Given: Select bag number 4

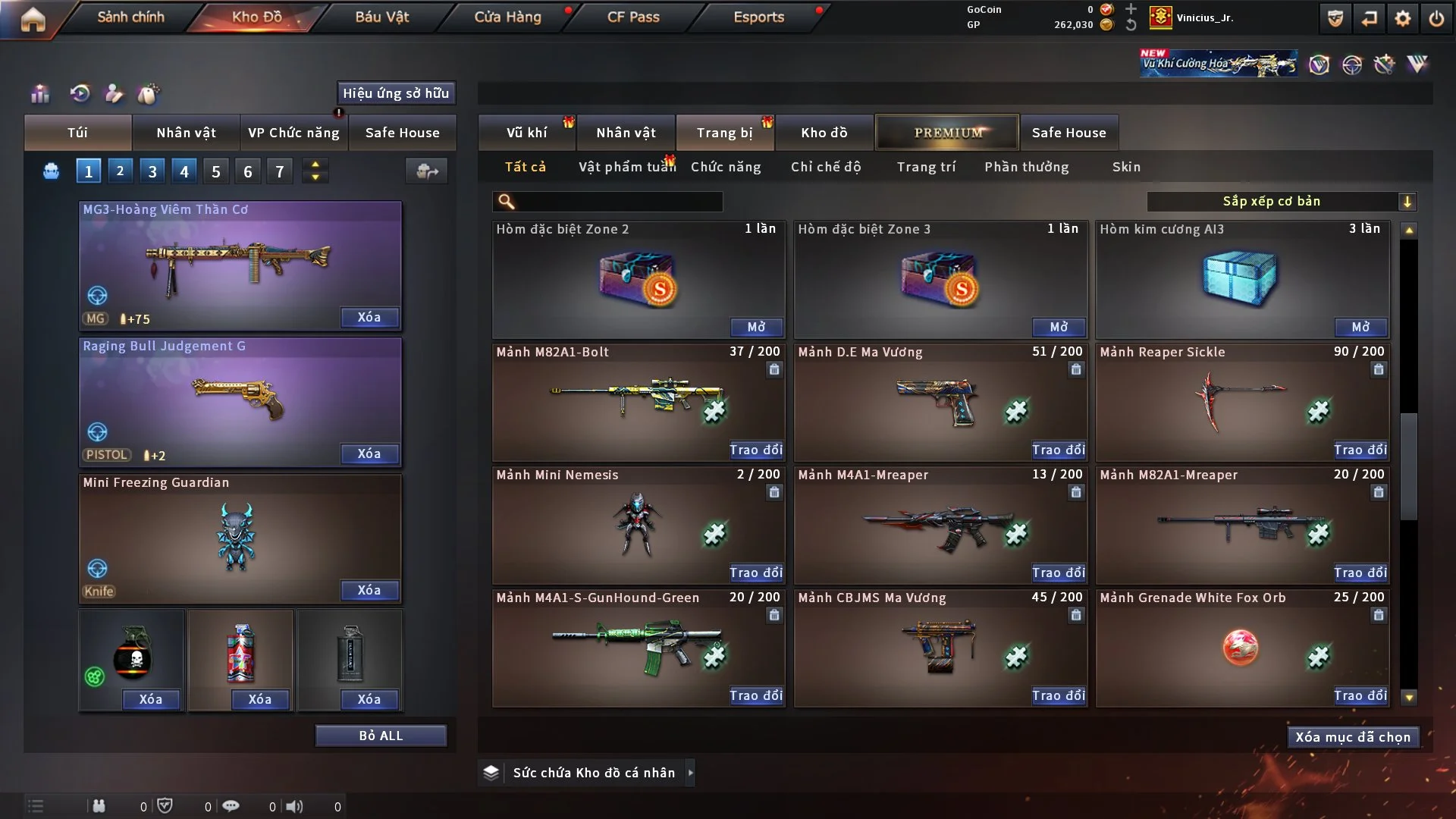Looking at the screenshot, I should pyautogui.click(x=184, y=171).
